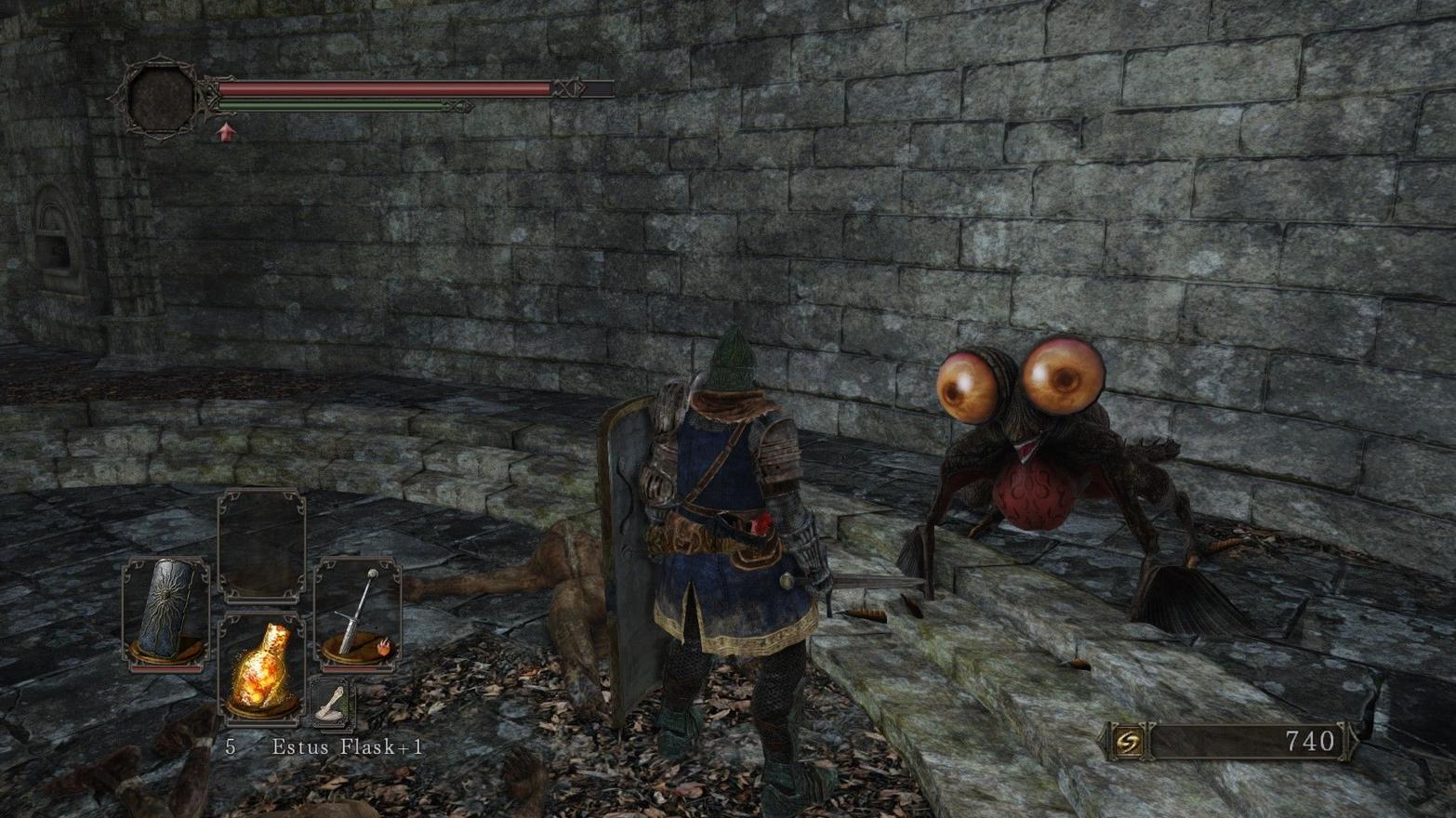Click the empty top item slot frame

point(265,544)
